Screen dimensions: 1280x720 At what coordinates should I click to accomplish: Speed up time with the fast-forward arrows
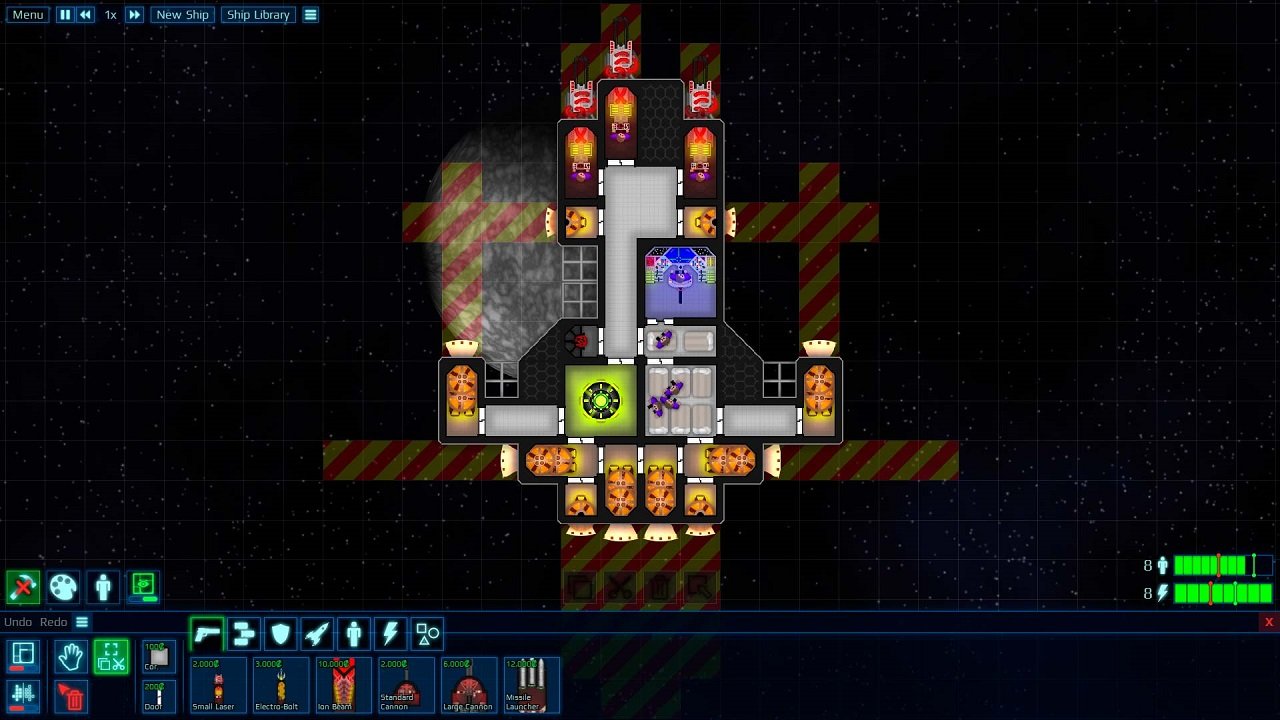[x=135, y=14]
